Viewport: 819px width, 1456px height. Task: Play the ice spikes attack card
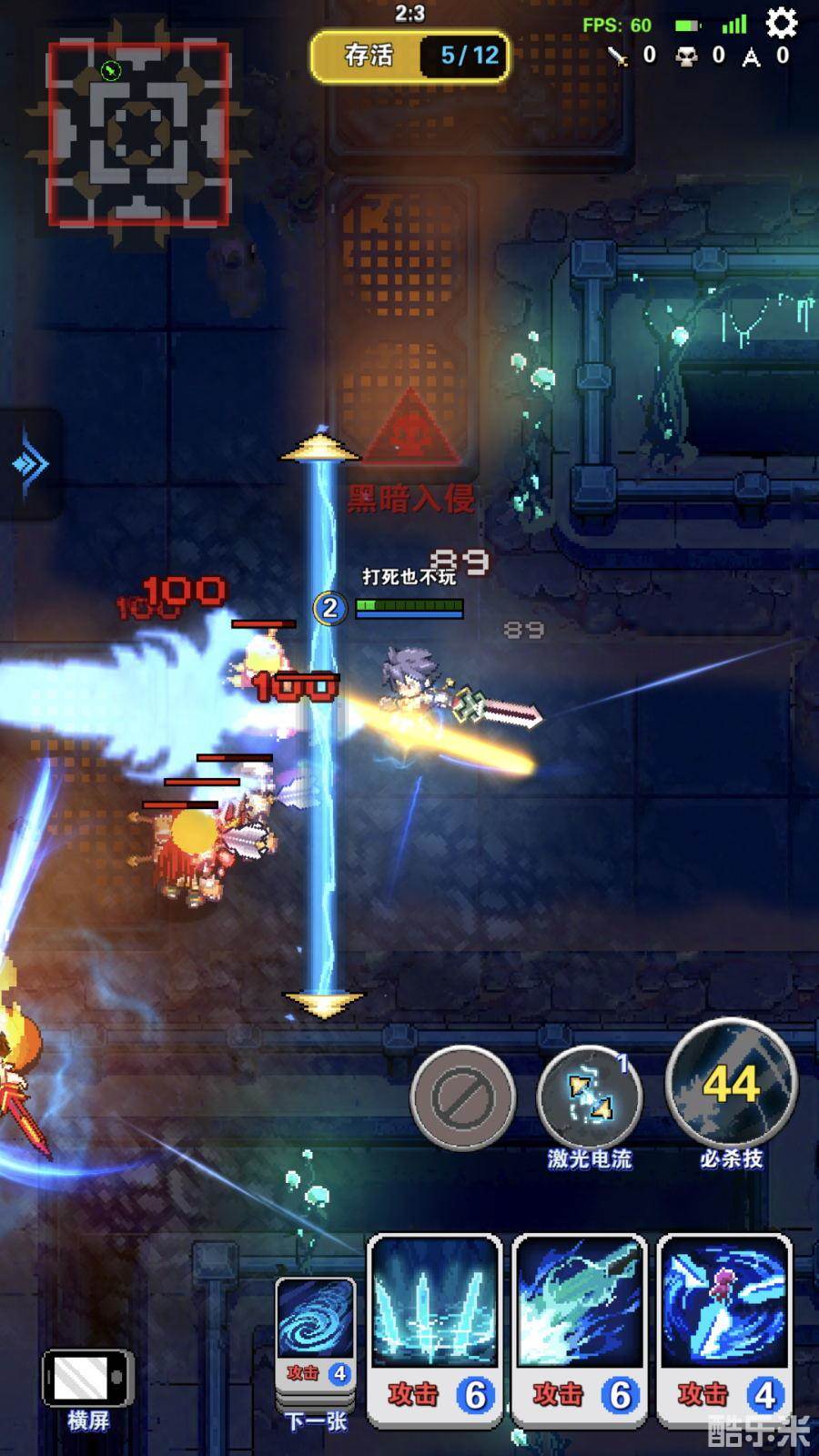coord(435,1329)
